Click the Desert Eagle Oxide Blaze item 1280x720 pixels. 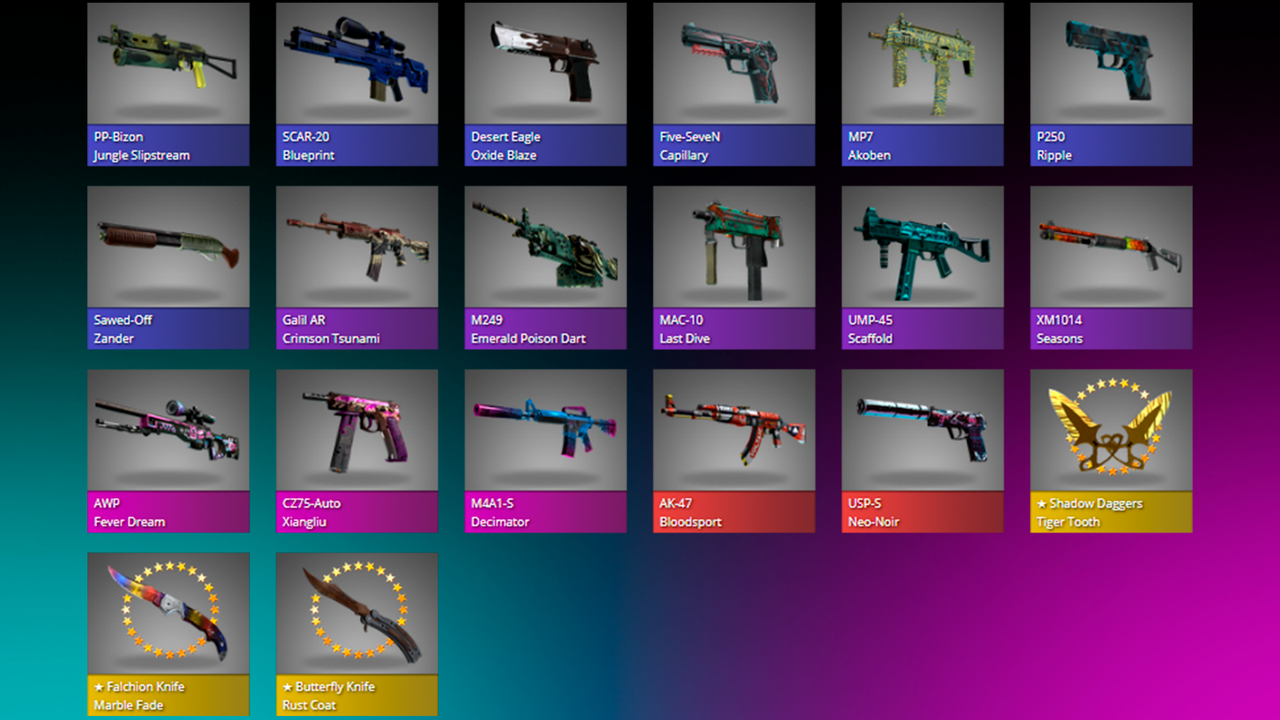point(545,83)
